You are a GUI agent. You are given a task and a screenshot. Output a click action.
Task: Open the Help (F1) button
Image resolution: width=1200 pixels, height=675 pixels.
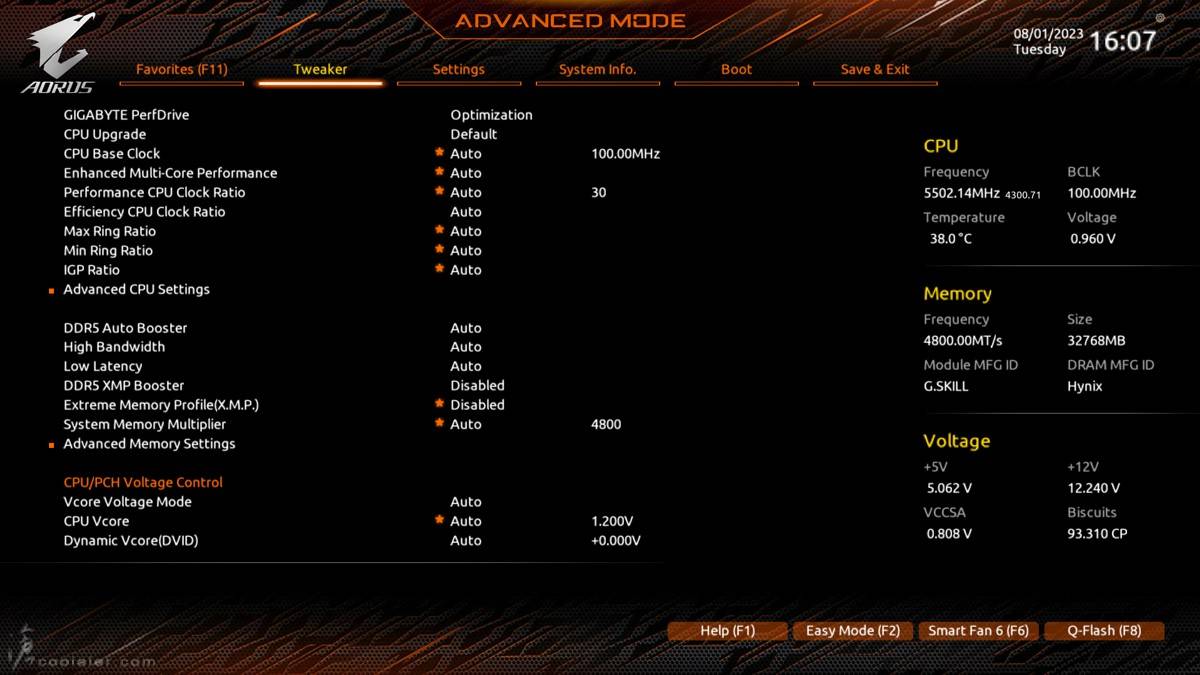click(x=727, y=631)
